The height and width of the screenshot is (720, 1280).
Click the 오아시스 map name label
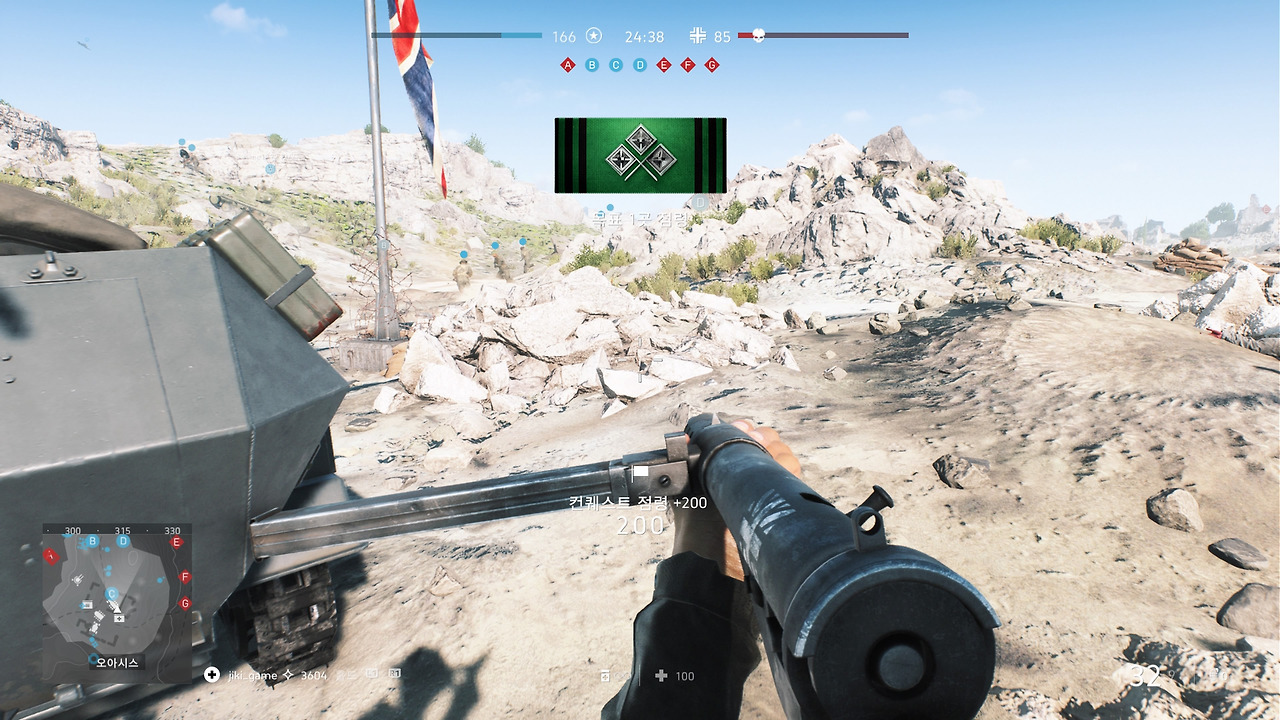click(x=117, y=662)
